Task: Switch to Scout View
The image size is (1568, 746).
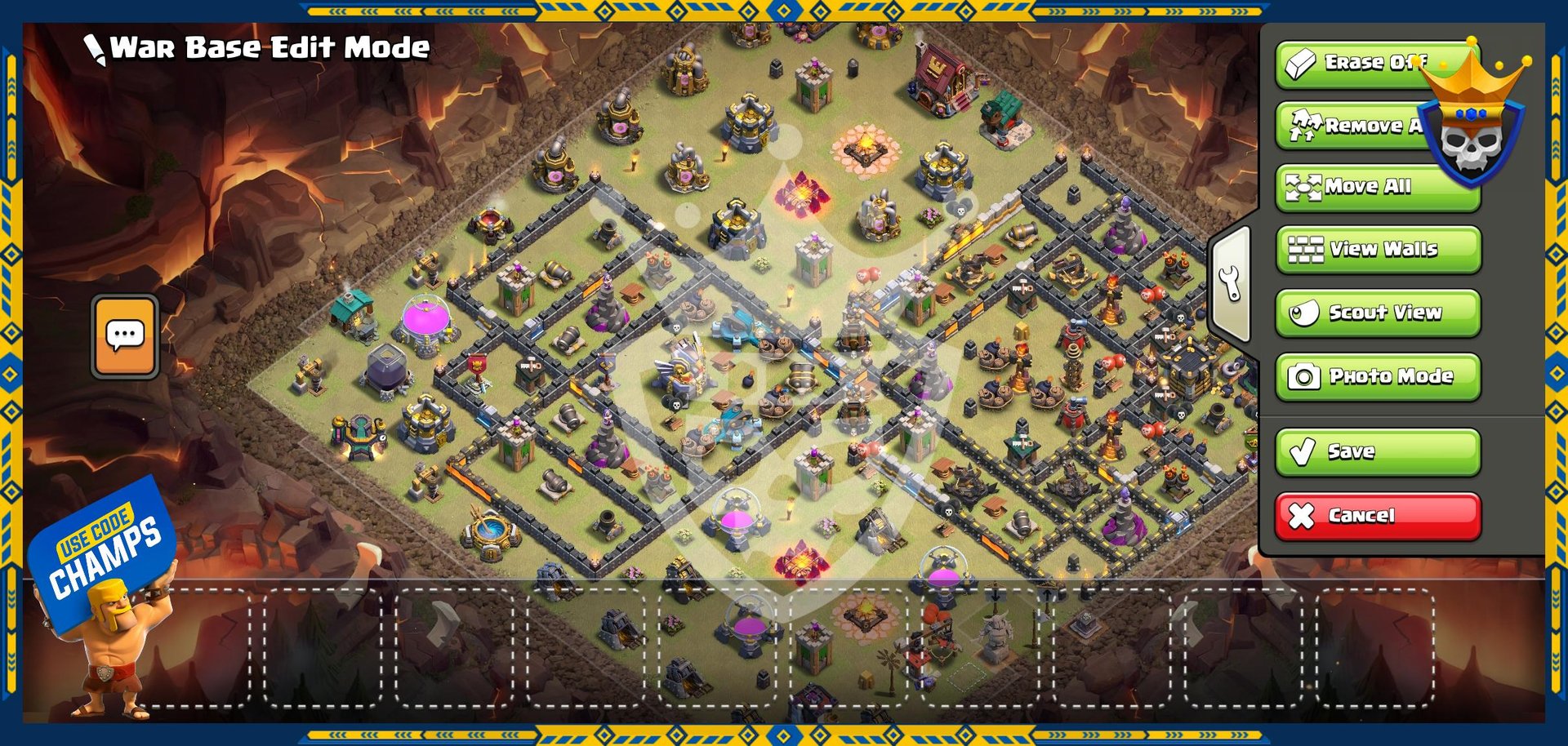Action: pyautogui.click(x=1378, y=313)
